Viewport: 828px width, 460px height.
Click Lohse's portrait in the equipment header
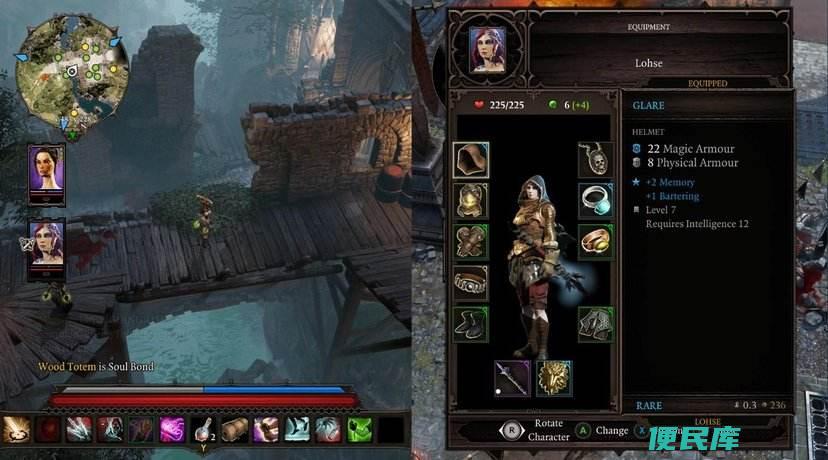tap(487, 48)
